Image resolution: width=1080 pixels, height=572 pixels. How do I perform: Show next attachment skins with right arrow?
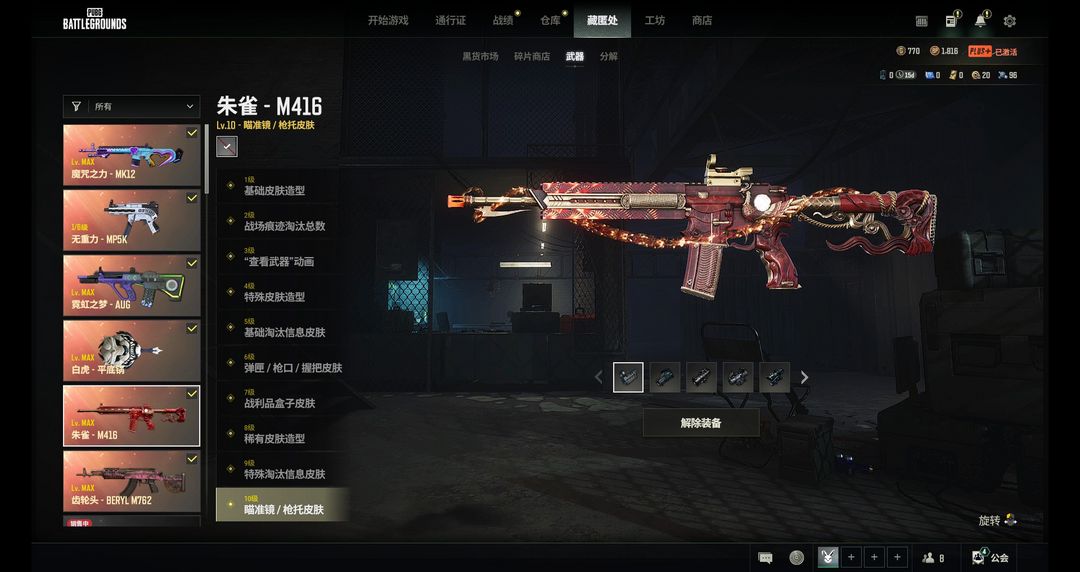[x=804, y=378]
